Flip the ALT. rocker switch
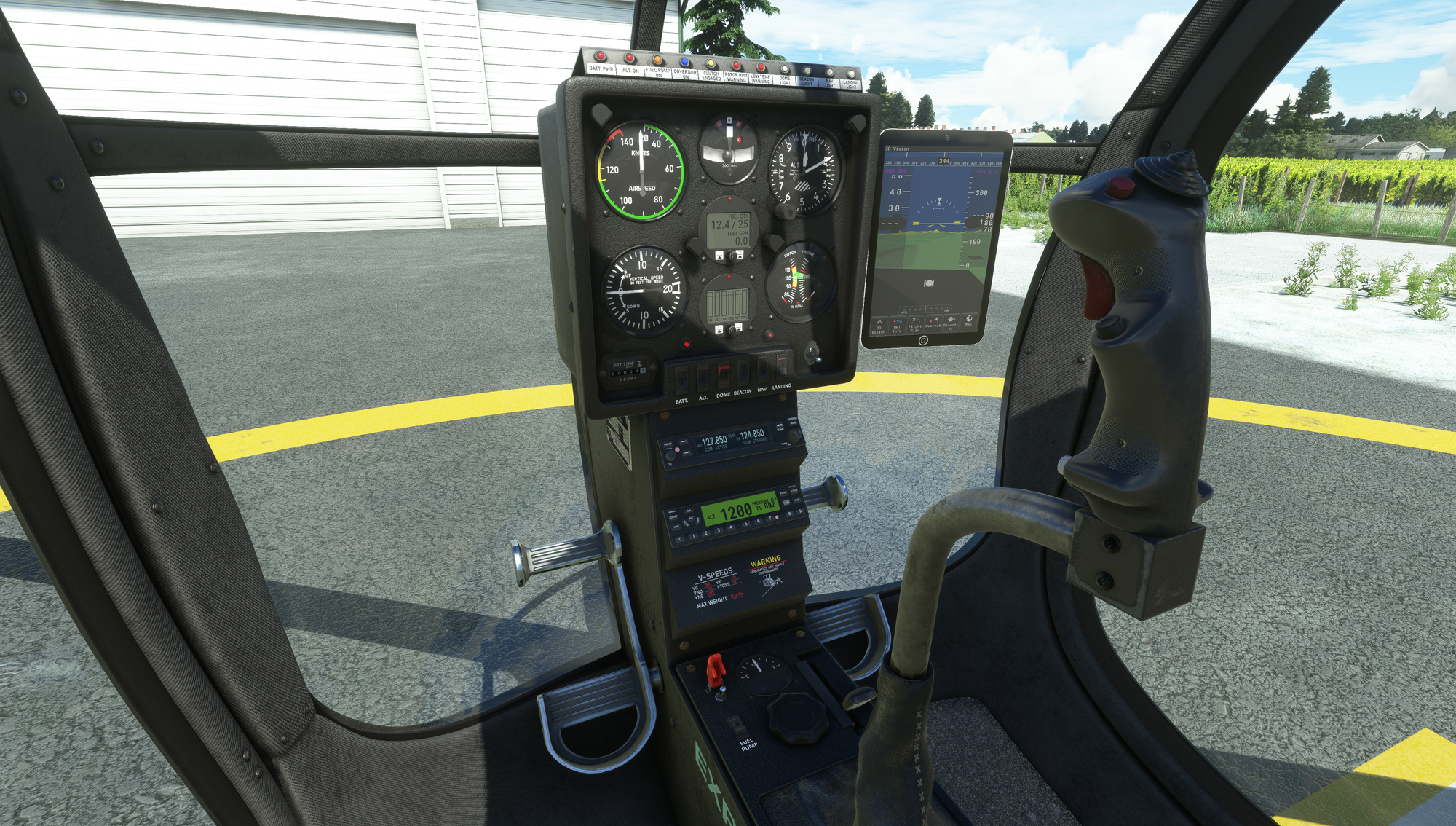 [x=703, y=377]
